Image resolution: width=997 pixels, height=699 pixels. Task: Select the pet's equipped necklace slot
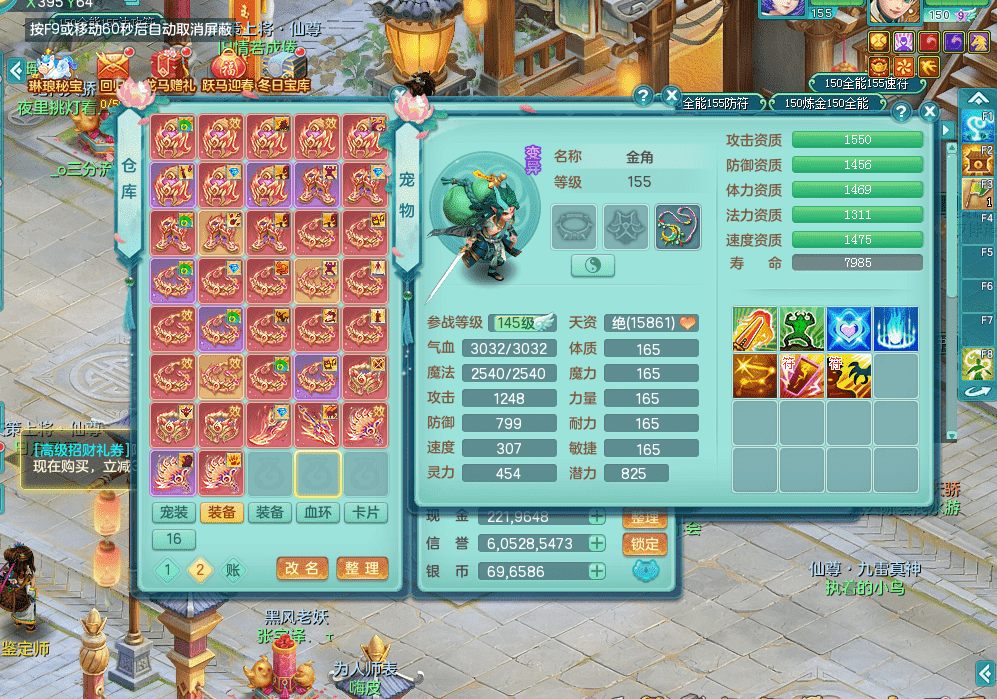tap(678, 227)
